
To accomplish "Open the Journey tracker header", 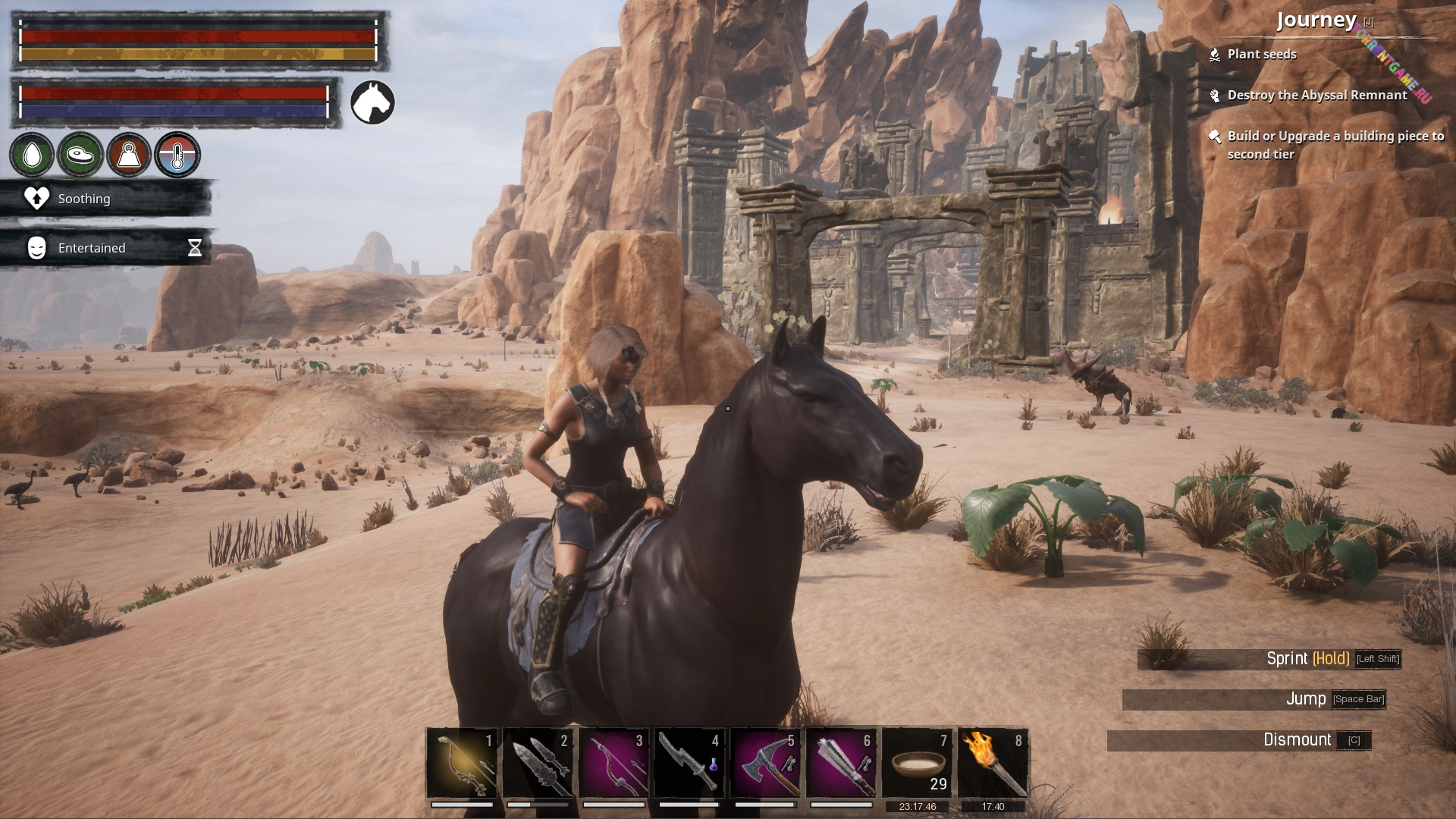I will coord(1316,20).
